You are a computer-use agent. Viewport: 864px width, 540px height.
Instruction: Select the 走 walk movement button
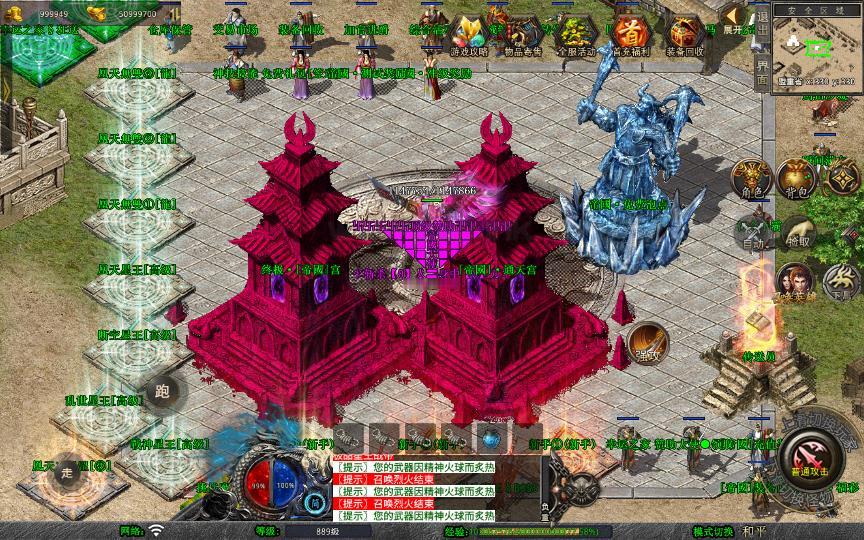click(x=67, y=472)
